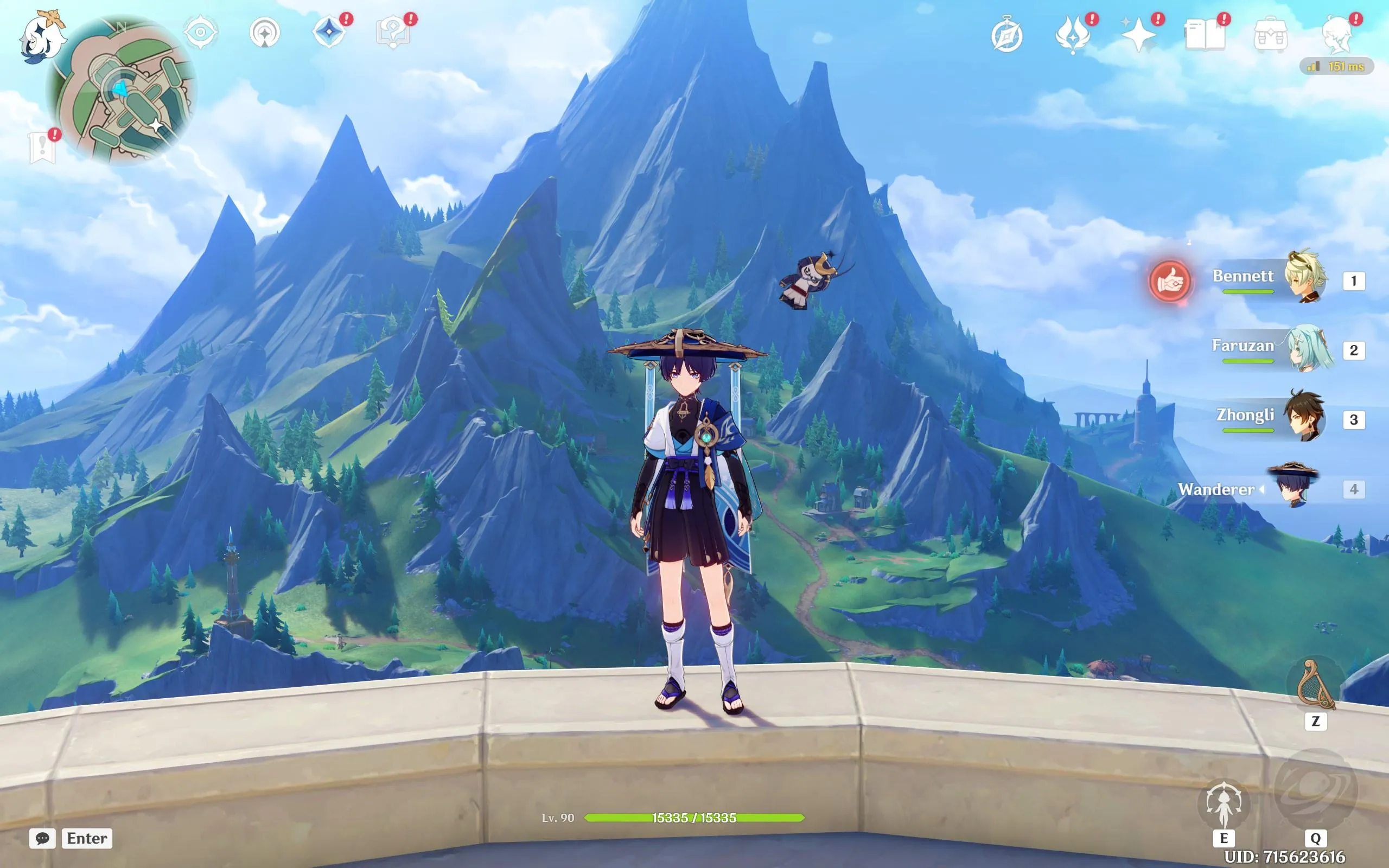Click the red thumbs-up gesture button
The height and width of the screenshot is (868, 1389).
1170,282
